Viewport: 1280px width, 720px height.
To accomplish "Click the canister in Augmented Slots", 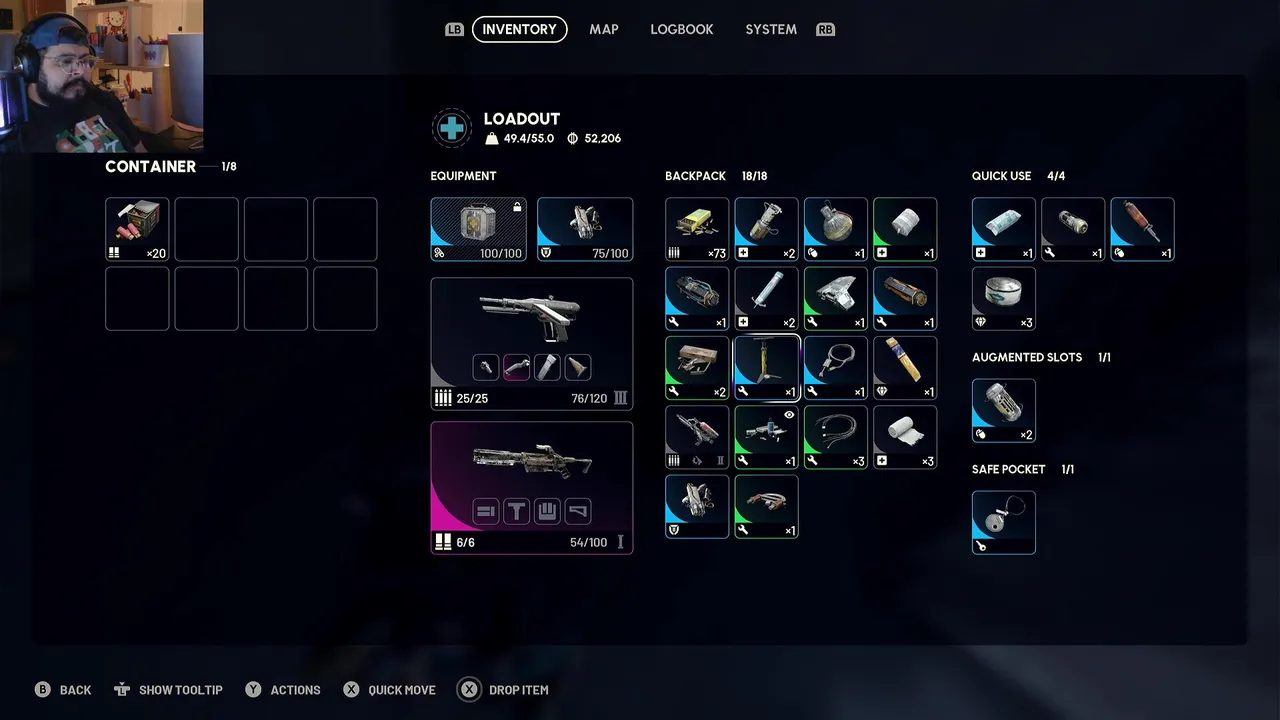I will tap(1003, 410).
